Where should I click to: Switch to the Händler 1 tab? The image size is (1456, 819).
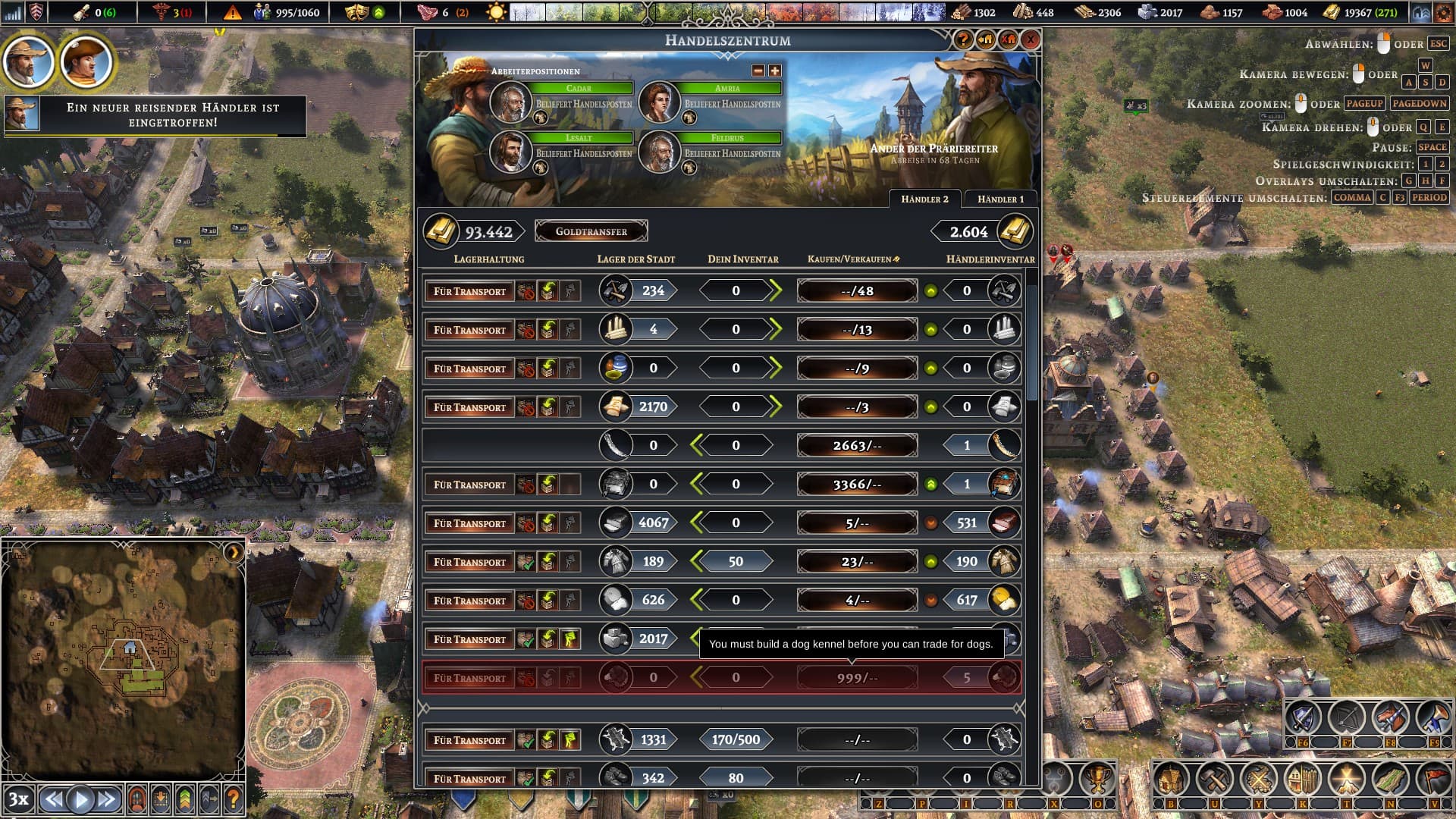tap(1000, 199)
